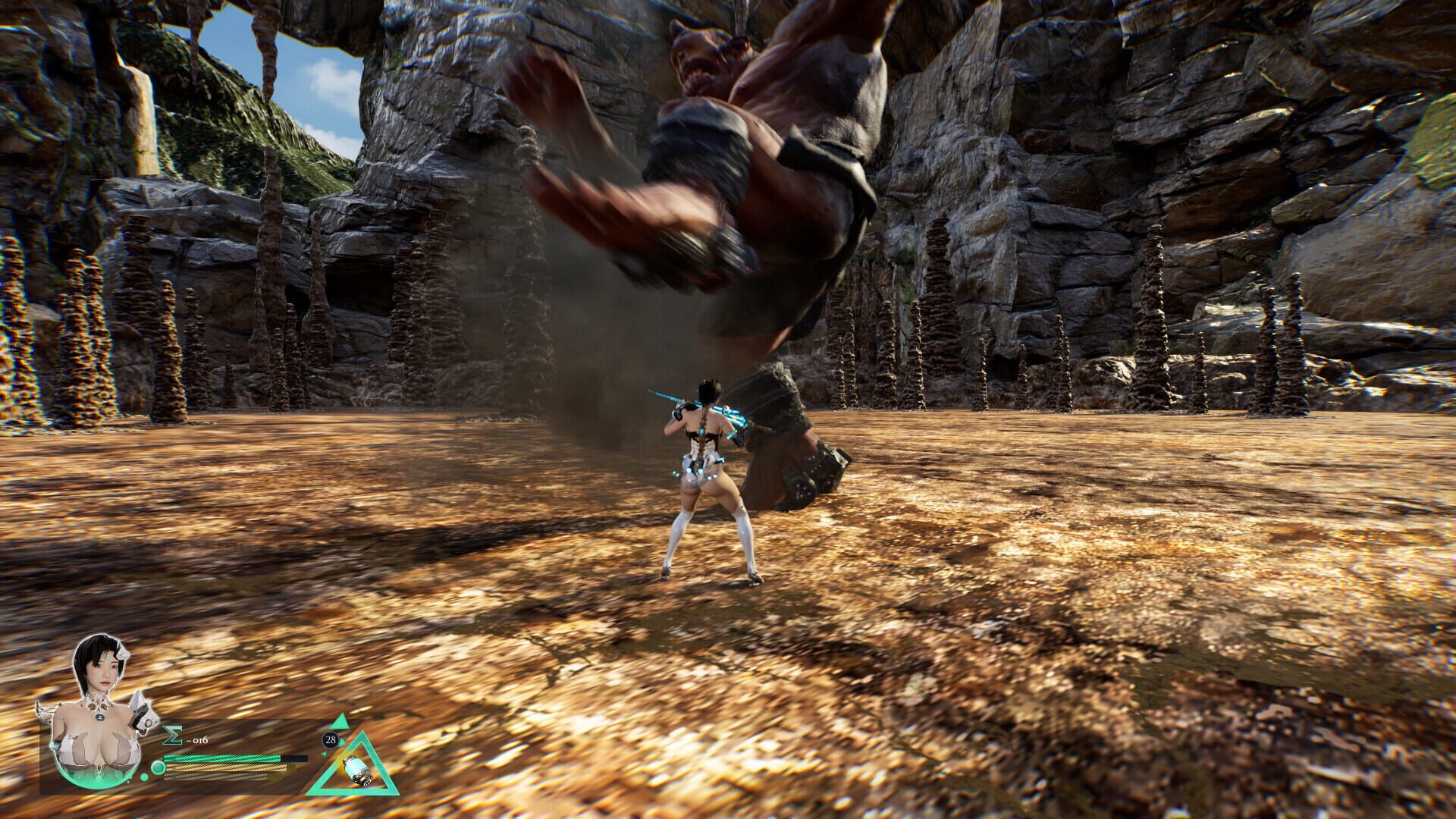Click the Σ currency symbol
Image resolution: width=1456 pixels, height=819 pixels.
tap(172, 735)
